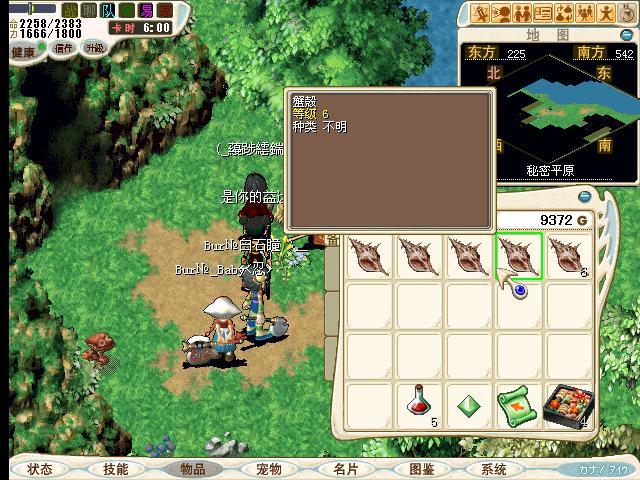Toggle the magenta 易 trade icon
Image resolution: width=640 pixels, height=480 pixels.
tap(147, 10)
